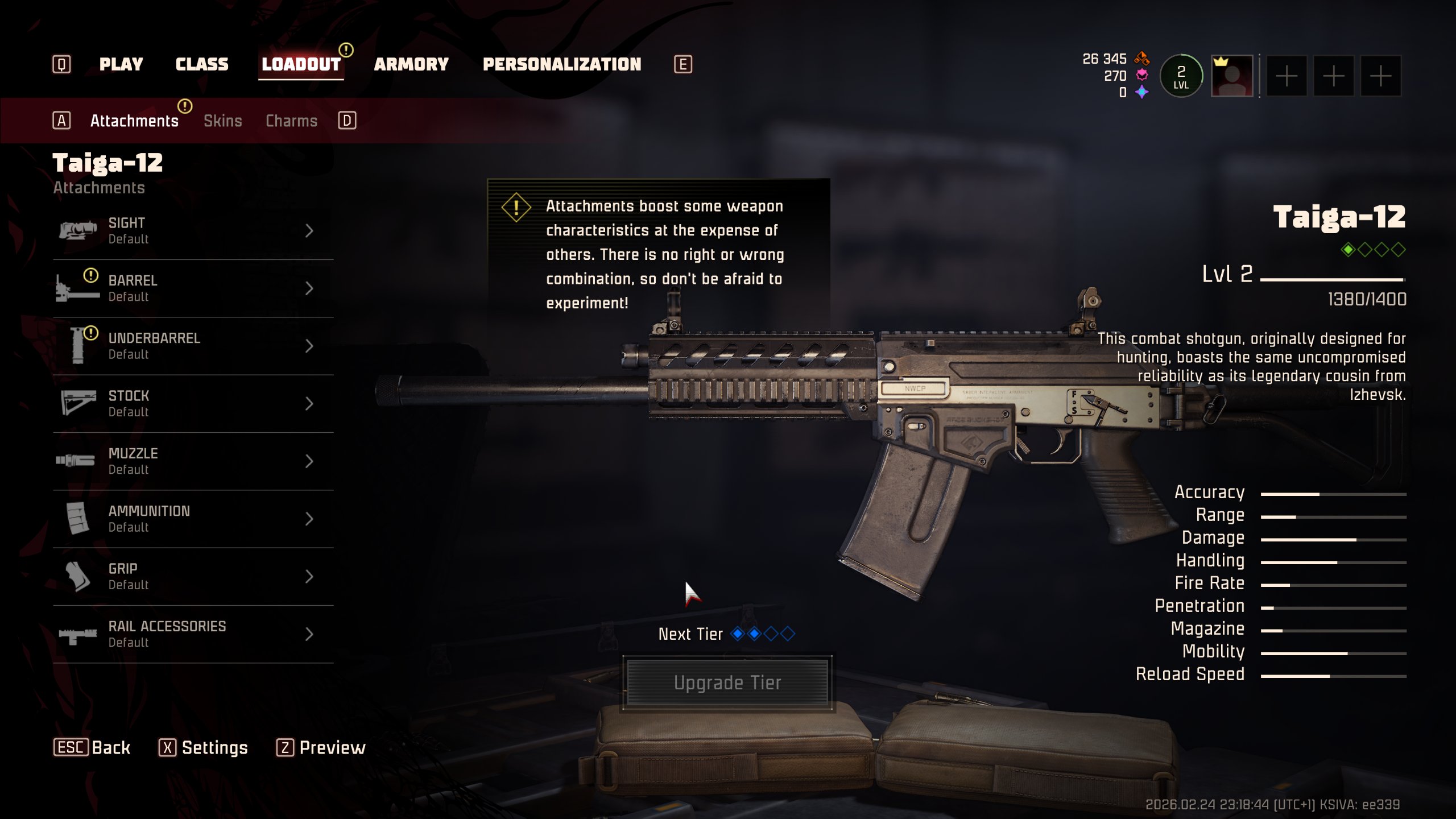Switch to the CLASS tab
This screenshot has width=1456, height=819.
pos(202,64)
